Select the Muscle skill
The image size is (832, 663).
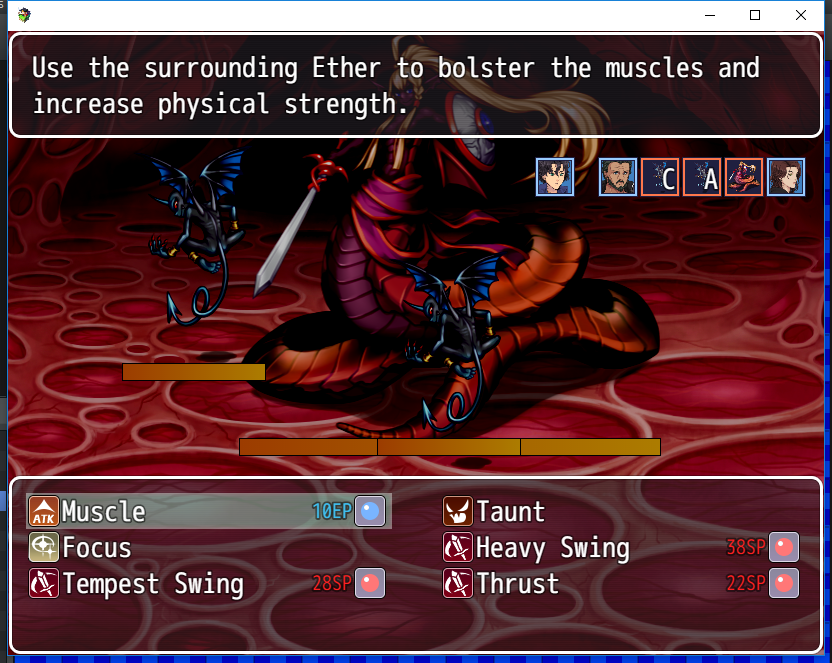pyautogui.click(x=104, y=512)
